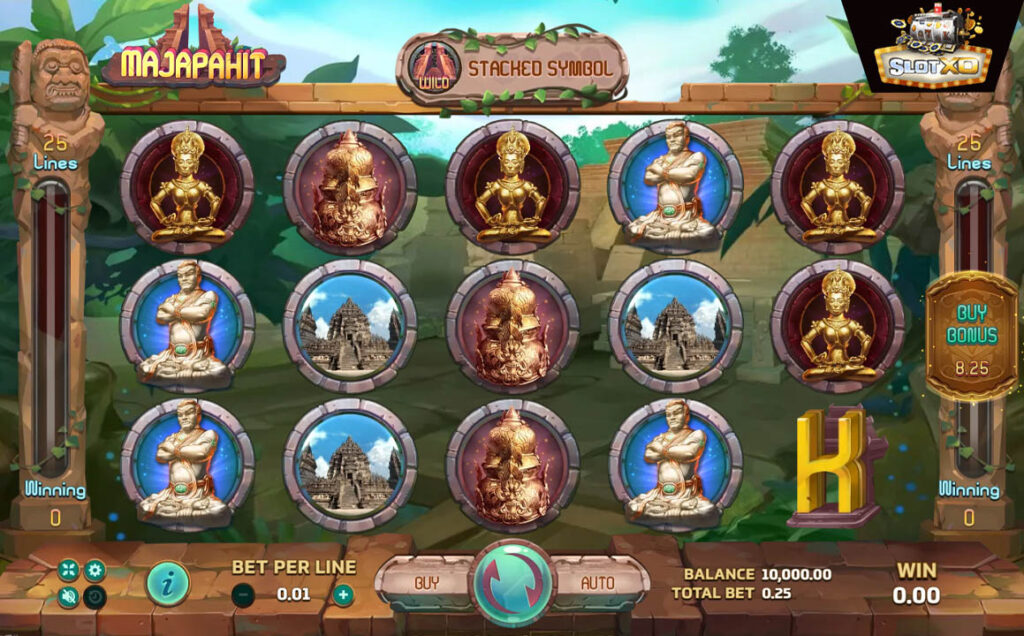Open the clock history icon
The image size is (1024, 636).
(95, 597)
